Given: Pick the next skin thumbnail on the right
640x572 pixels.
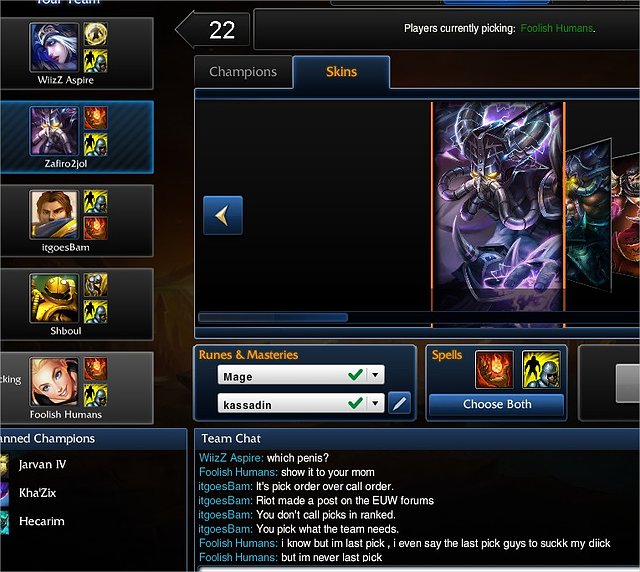Looking at the screenshot, I should pyautogui.click(x=588, y=218).
